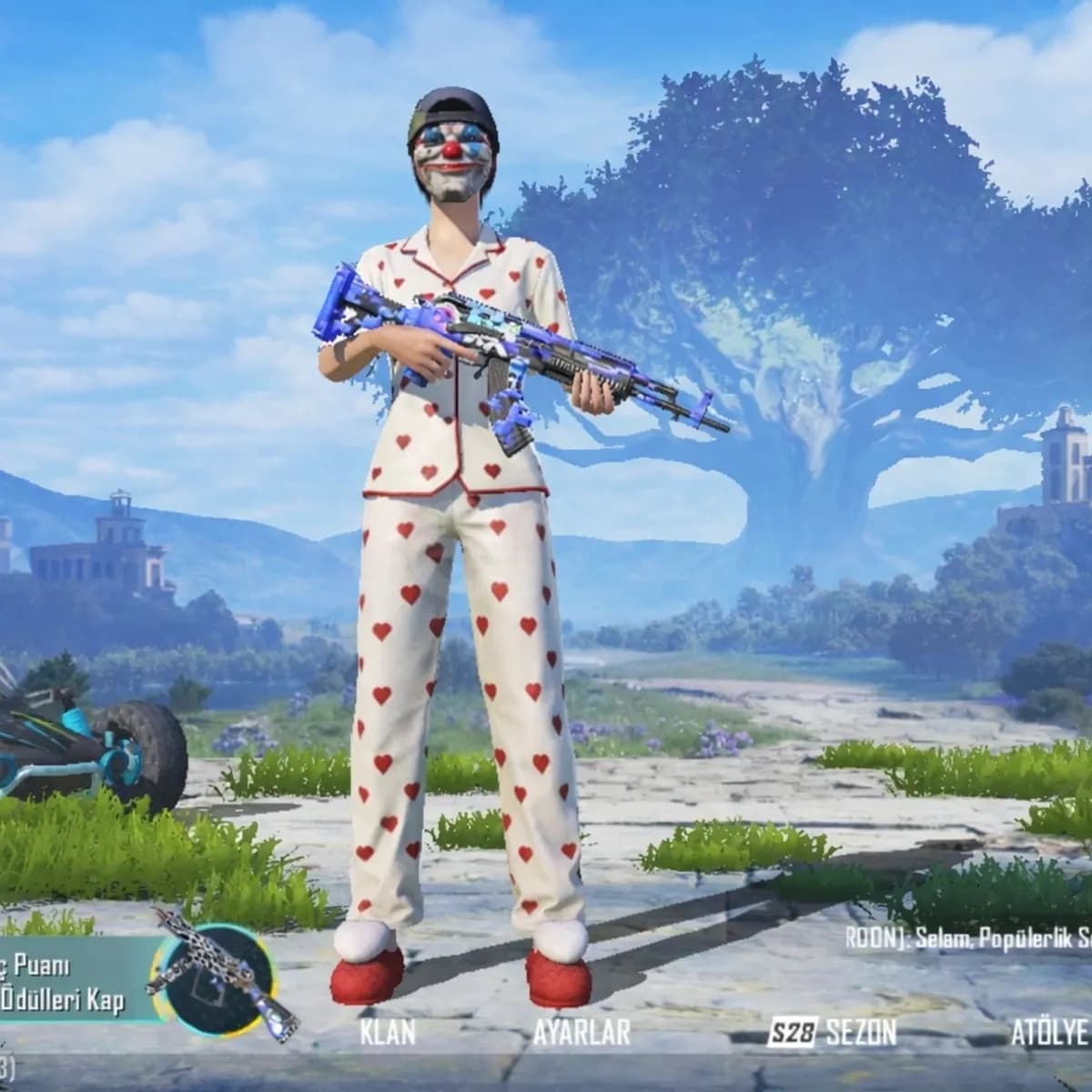This screenshot has width=1092, height=1092.
Task: Open the KLAN menu
Action: tap(388, 1032)
